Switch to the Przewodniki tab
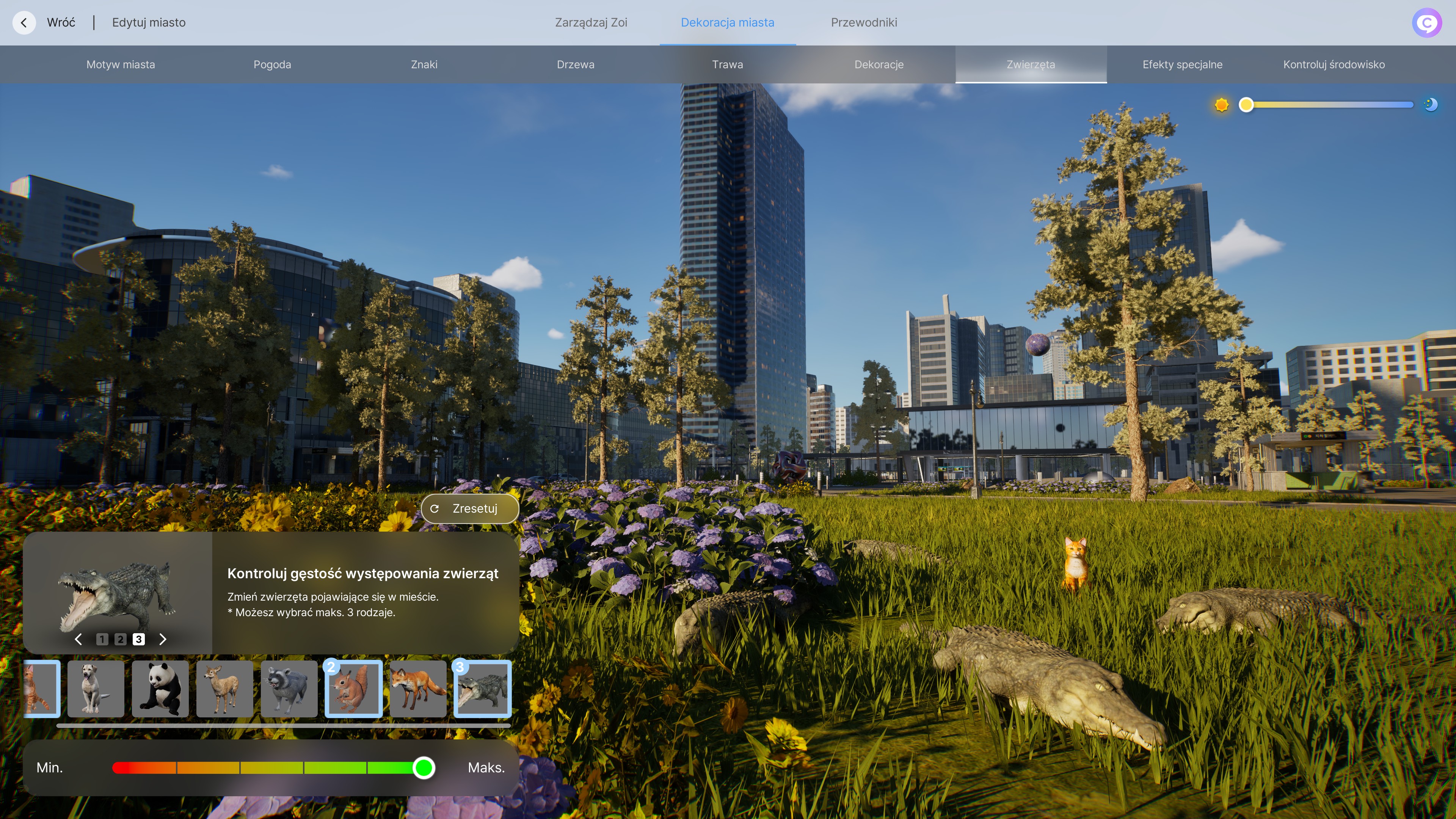 [864, 23]
